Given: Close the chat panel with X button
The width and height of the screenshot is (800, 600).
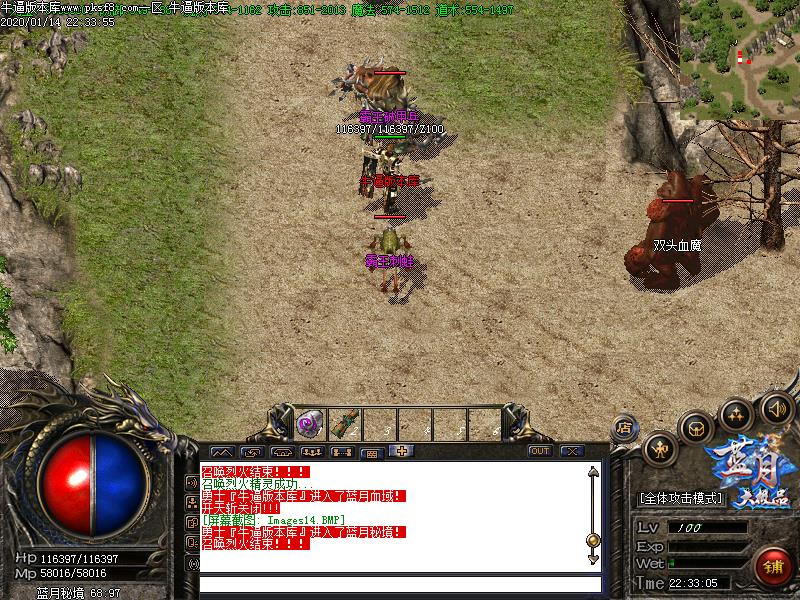Looking at the screenshot, I should 572,451.
